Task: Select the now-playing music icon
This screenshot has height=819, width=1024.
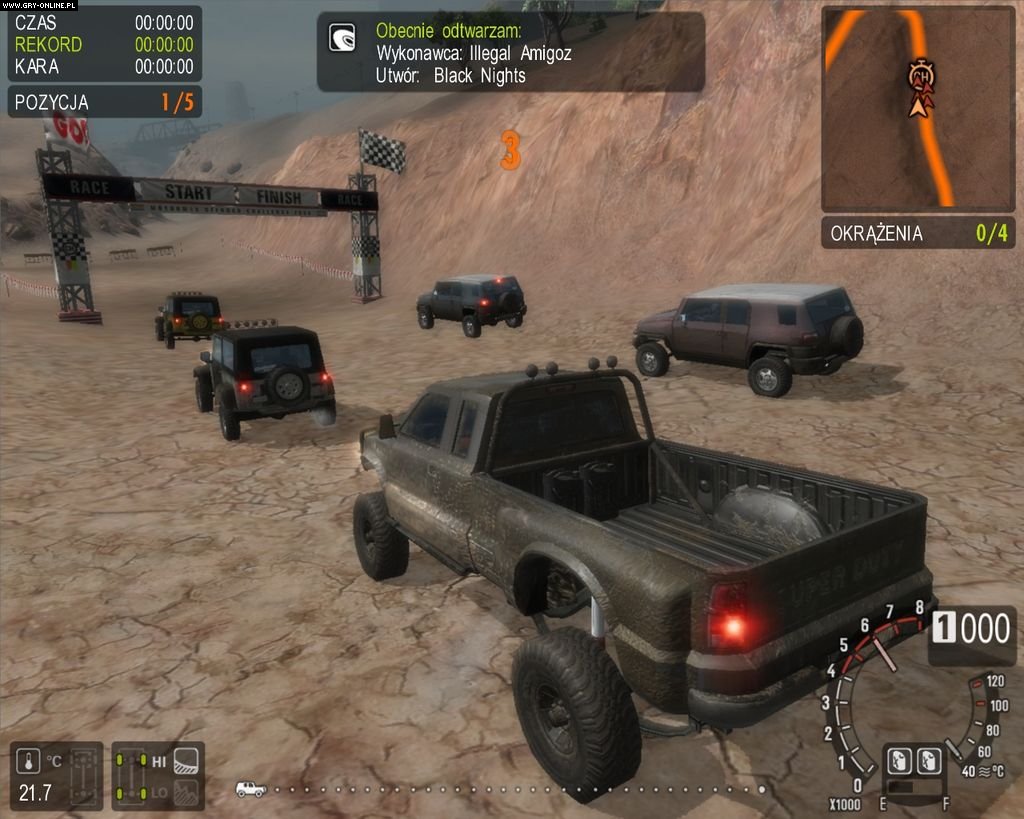Action: point(343,38)
